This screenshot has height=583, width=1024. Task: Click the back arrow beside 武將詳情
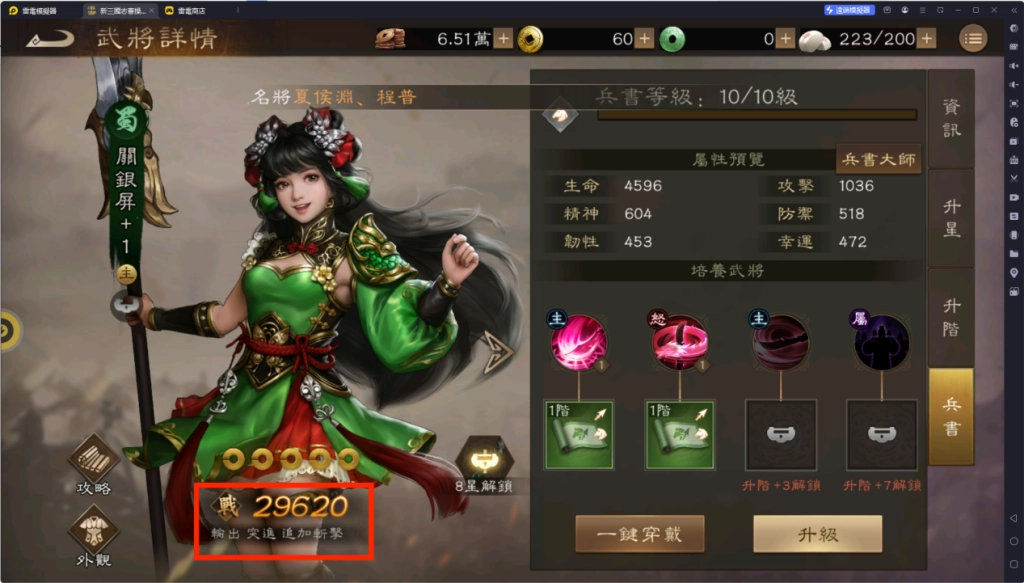tap(50, 40)
